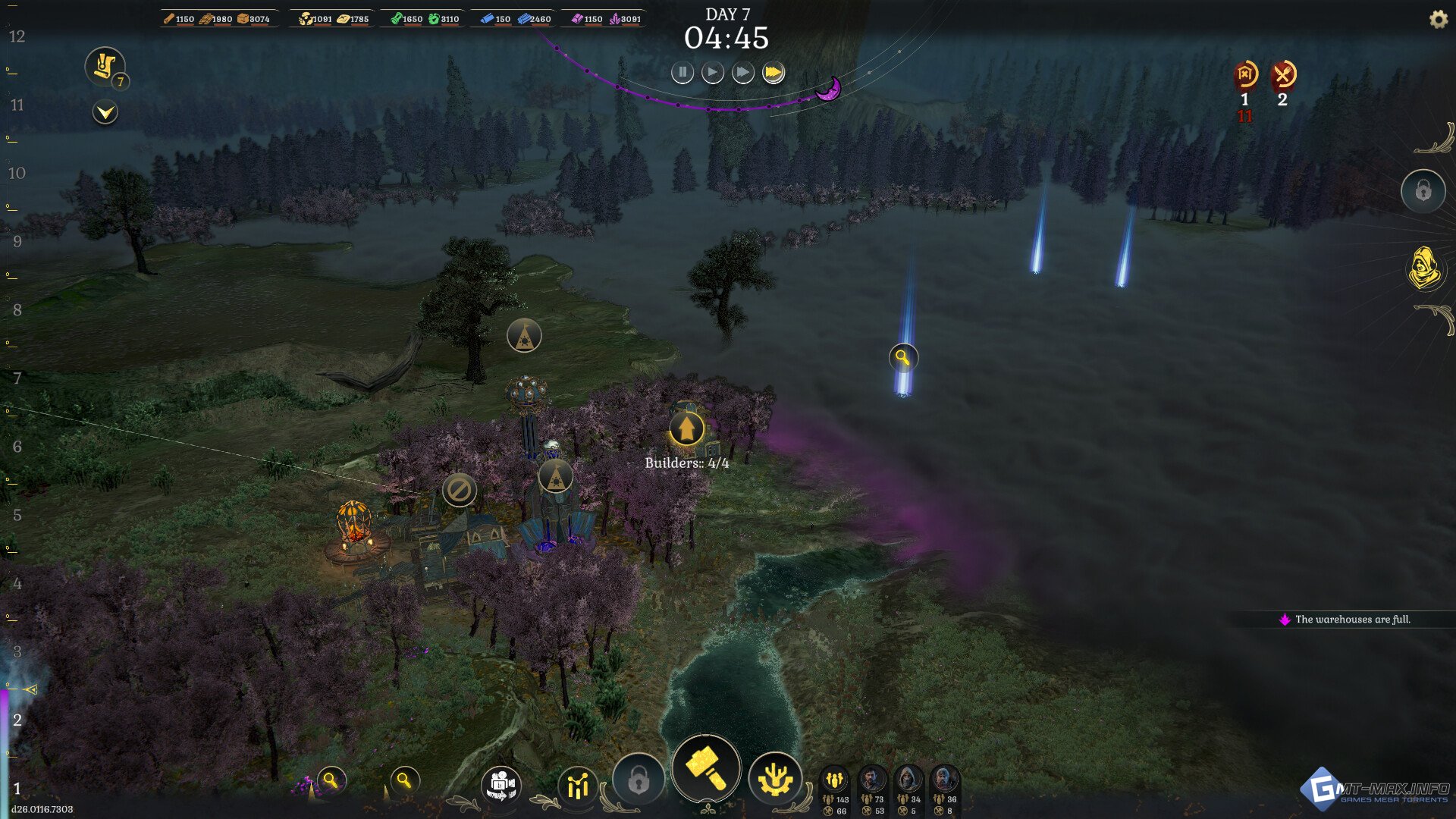
Task: Open the 'The warehouses are full' notification
Action: 1346,620
